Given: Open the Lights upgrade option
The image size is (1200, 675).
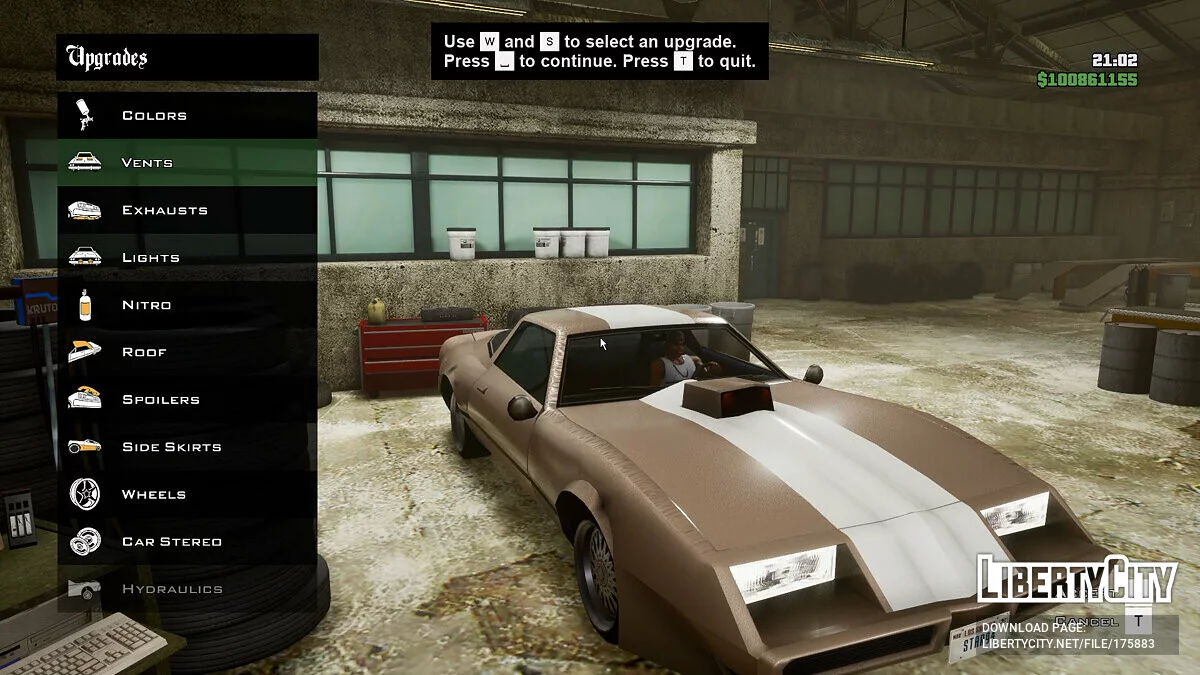Looking at the screenshot, I should coord(150,258).
